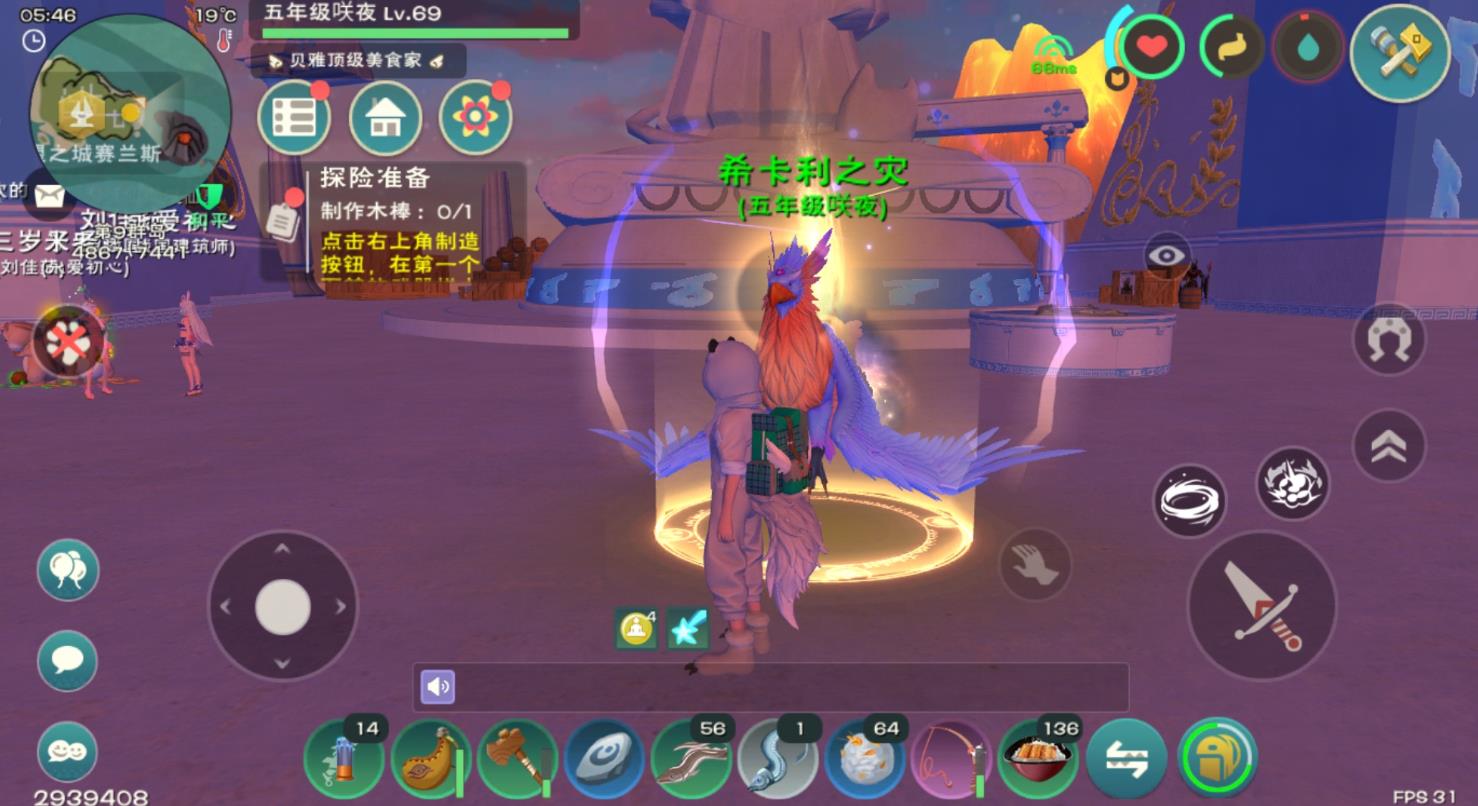Open the chat speech bubble button
The image size is (1478, 806).
click(x=67, y=661)
